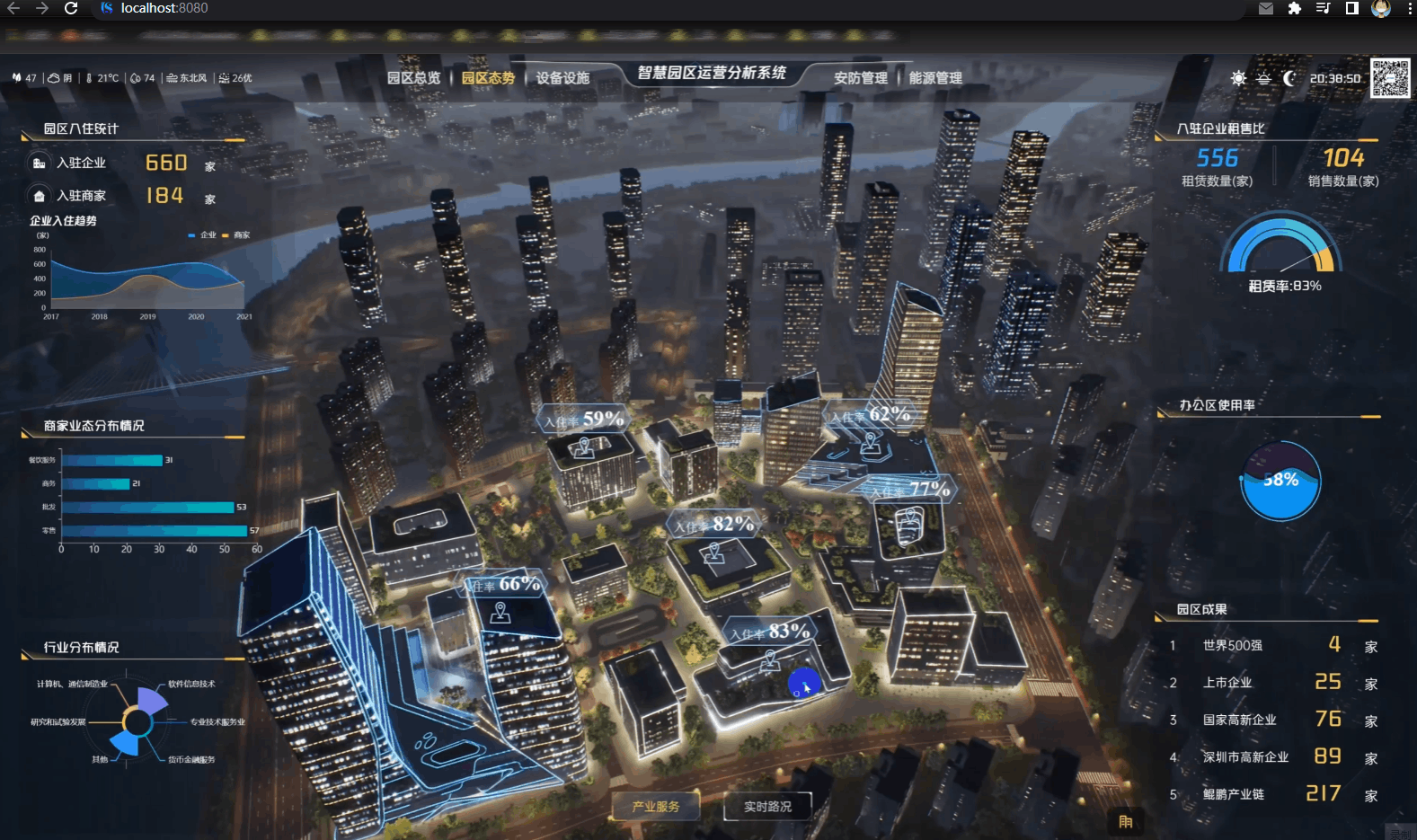Open the 设备设施 tab
1417x840 pixels.
(x=562, y=78)
